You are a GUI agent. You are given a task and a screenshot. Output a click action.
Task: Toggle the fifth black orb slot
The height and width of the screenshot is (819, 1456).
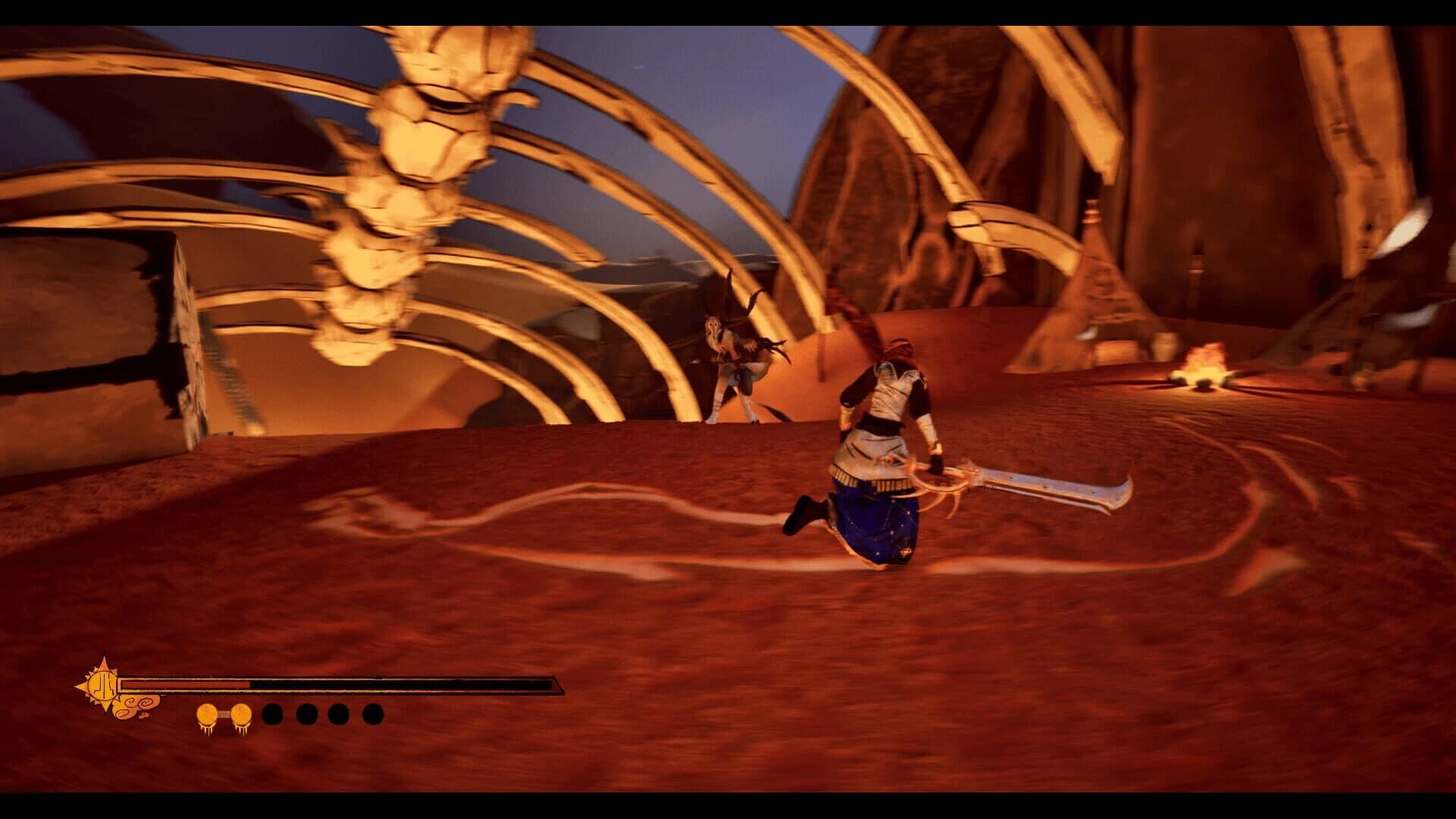click(337, 714)
